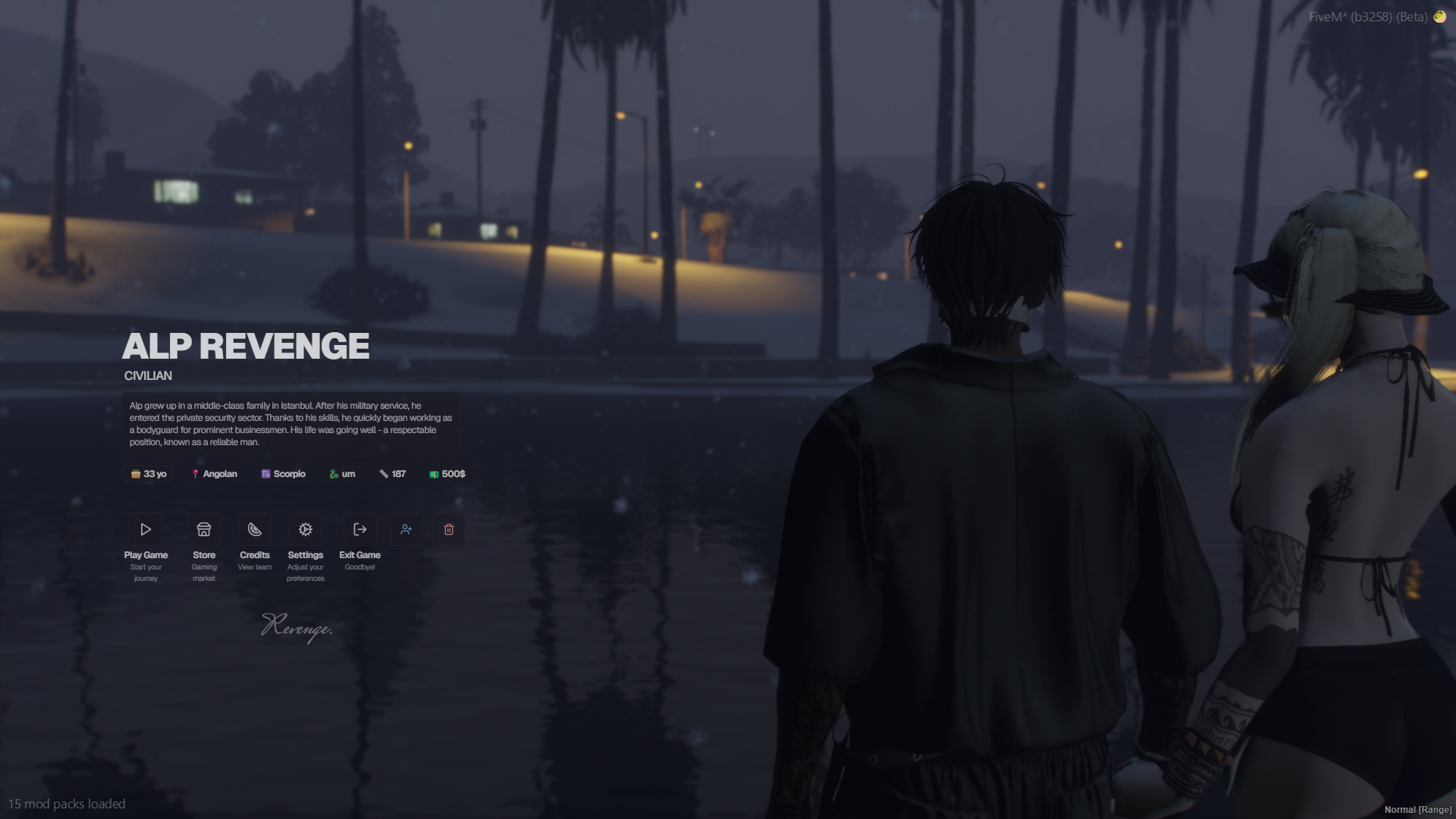
Task: Delete character with the trash icon
Action: pos(449,529)
